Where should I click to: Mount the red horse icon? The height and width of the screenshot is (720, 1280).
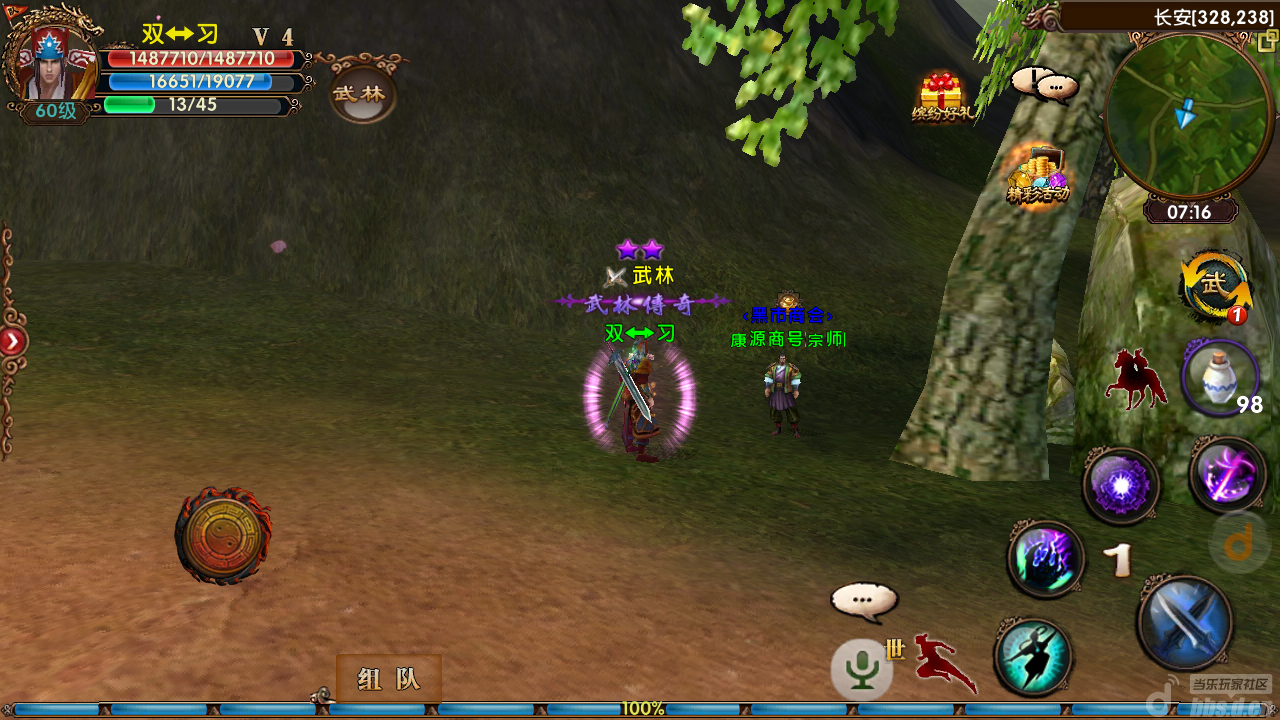pos(1136,379)
